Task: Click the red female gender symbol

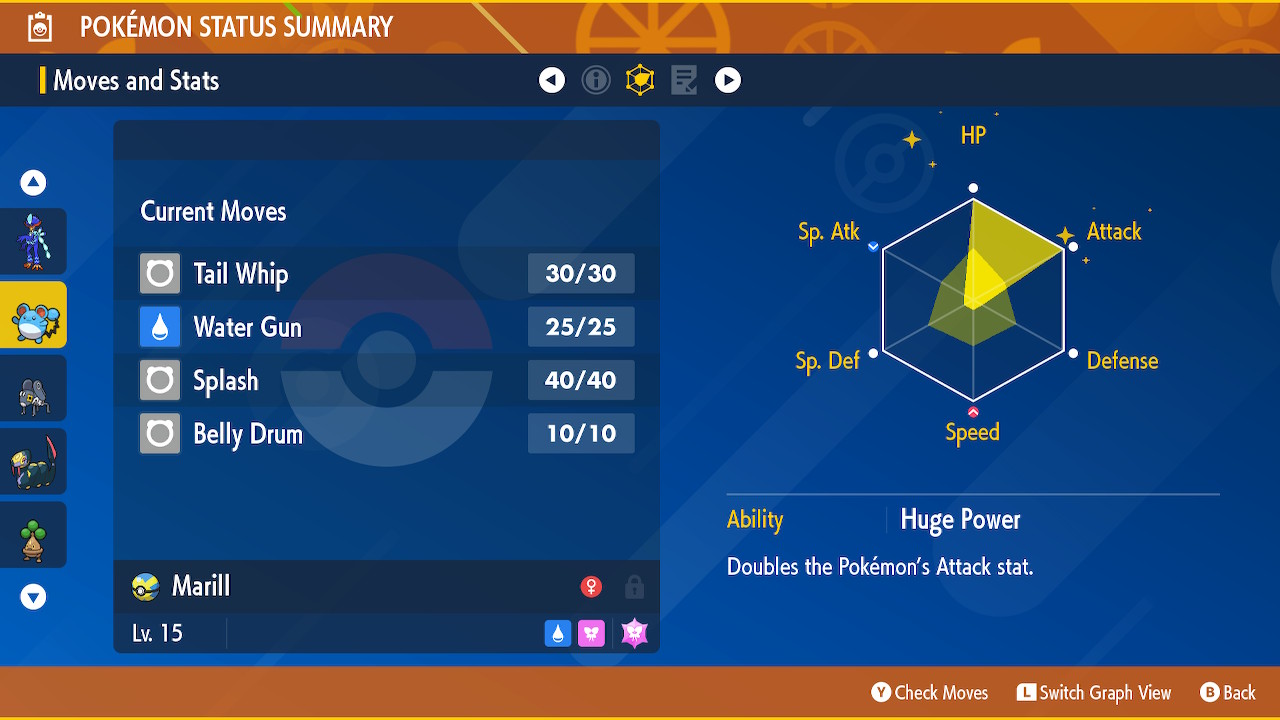Action: [592, 587]
